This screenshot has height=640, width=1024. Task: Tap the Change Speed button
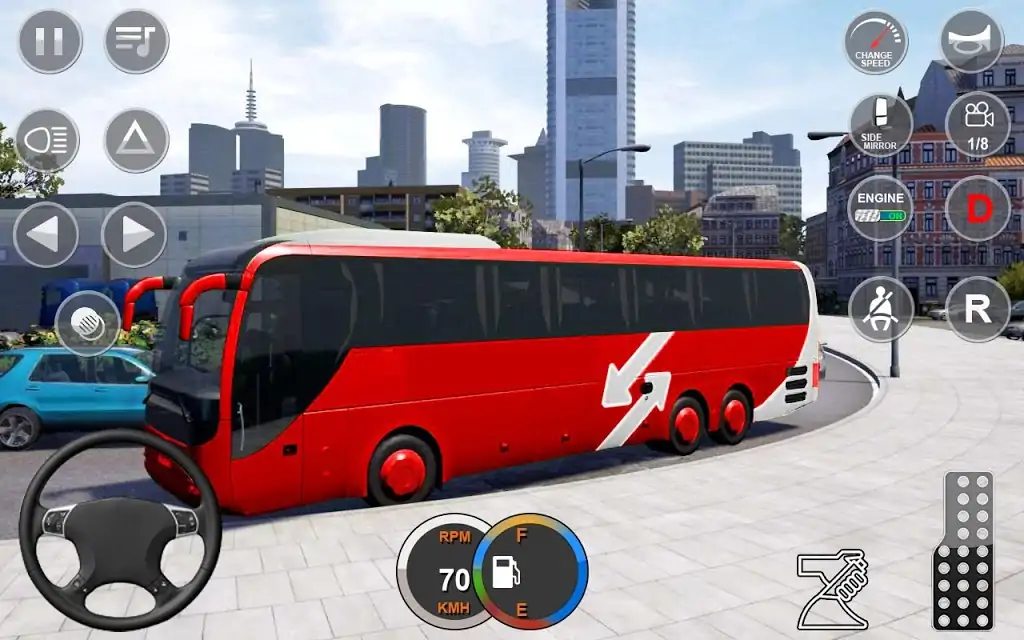point(876,42)
